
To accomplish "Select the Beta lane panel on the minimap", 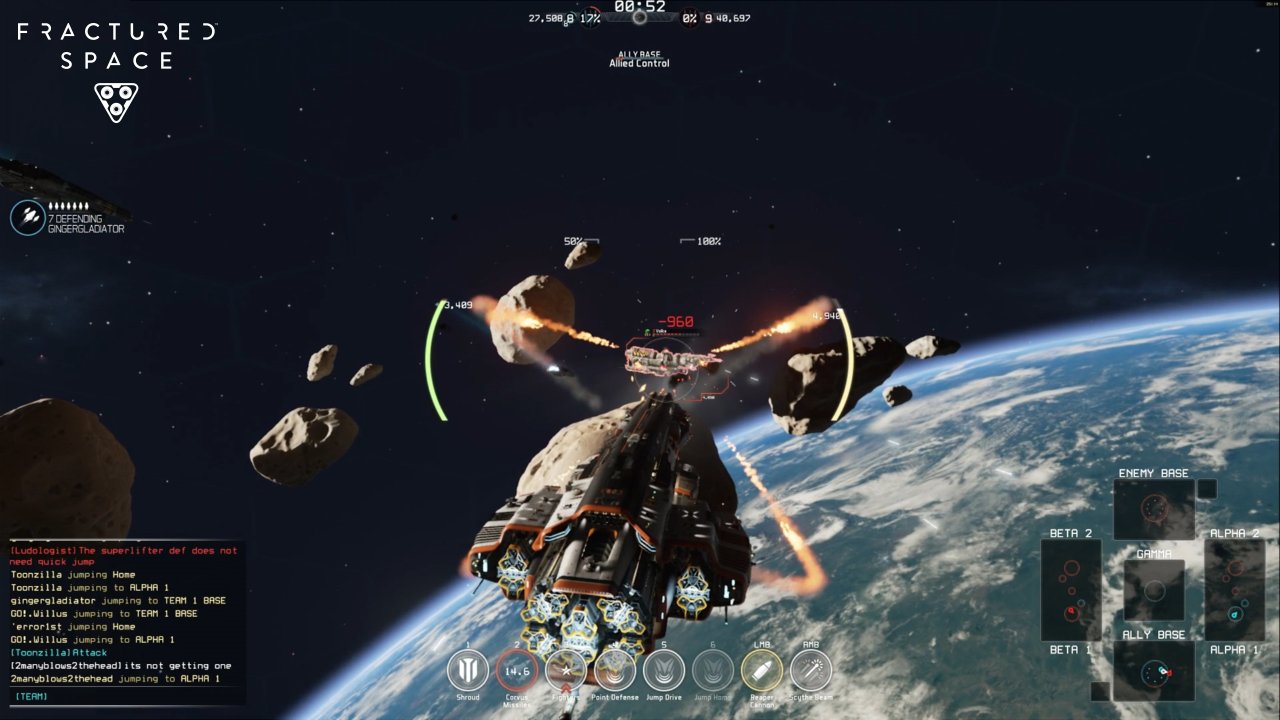I will 1071,590.
